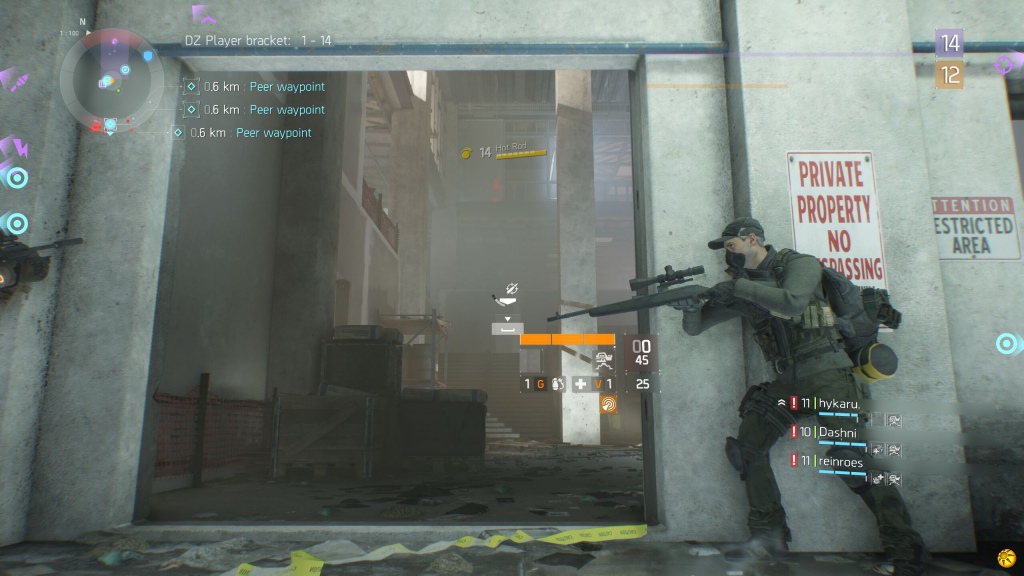
Task: Select group member hykaru
Action: pos(839,403)
